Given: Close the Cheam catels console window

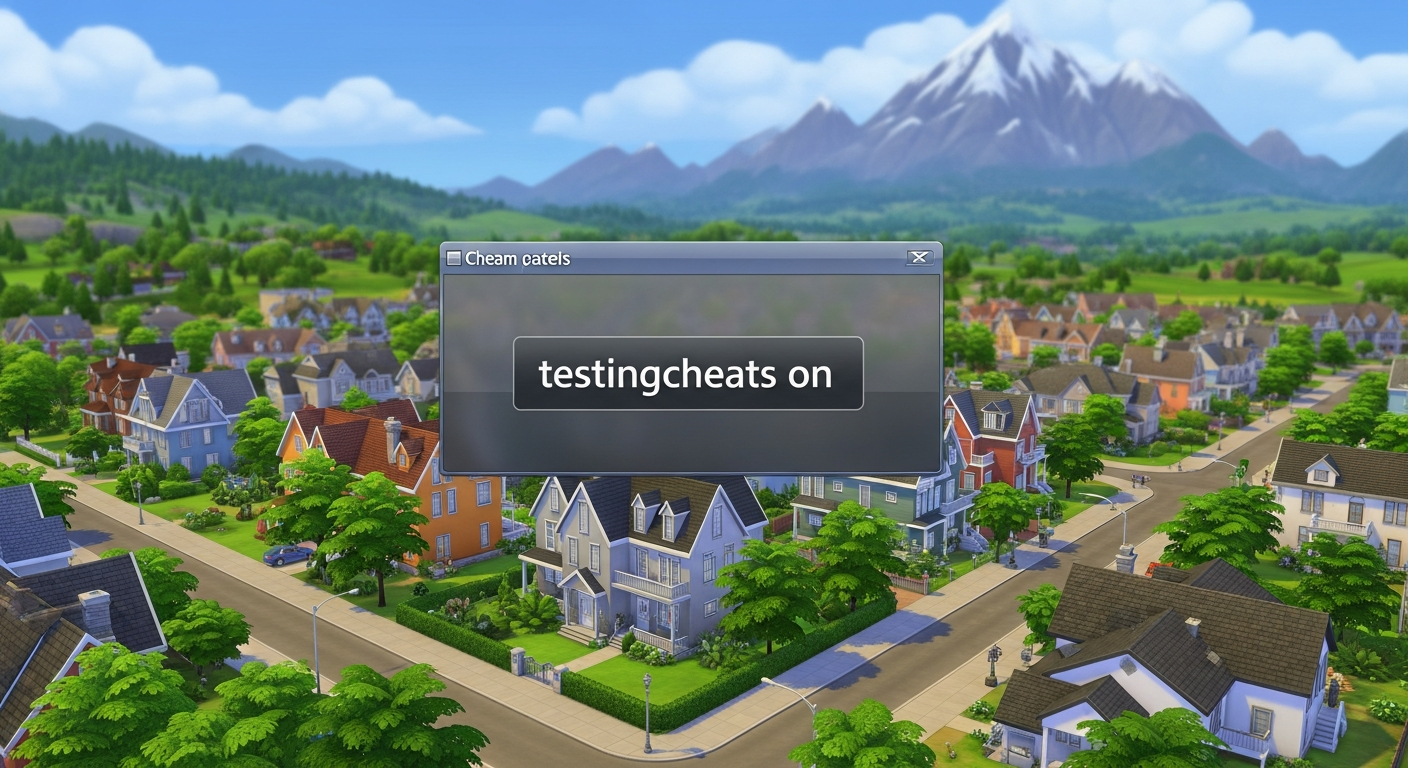Looking at the screenshot, I should [920, 258].
